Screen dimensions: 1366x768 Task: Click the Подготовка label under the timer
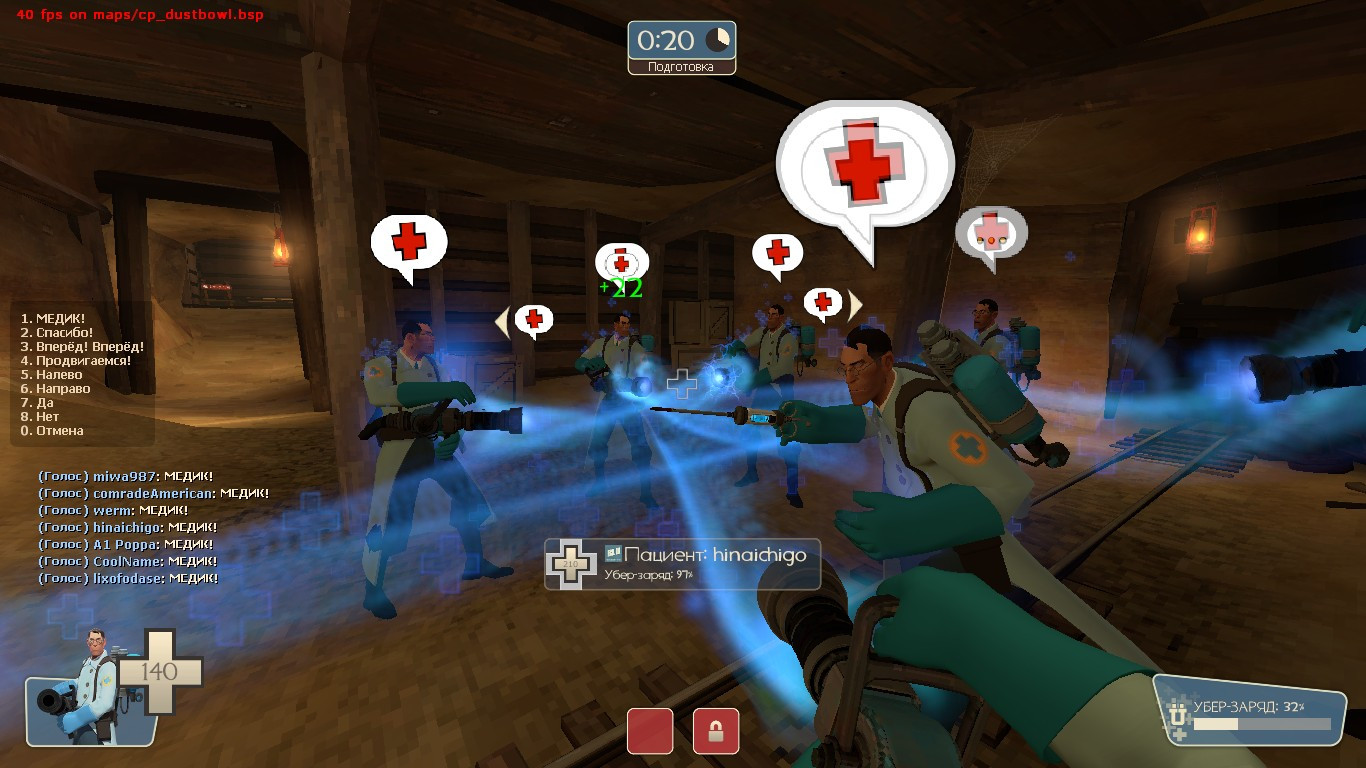[x=681, y=69]
